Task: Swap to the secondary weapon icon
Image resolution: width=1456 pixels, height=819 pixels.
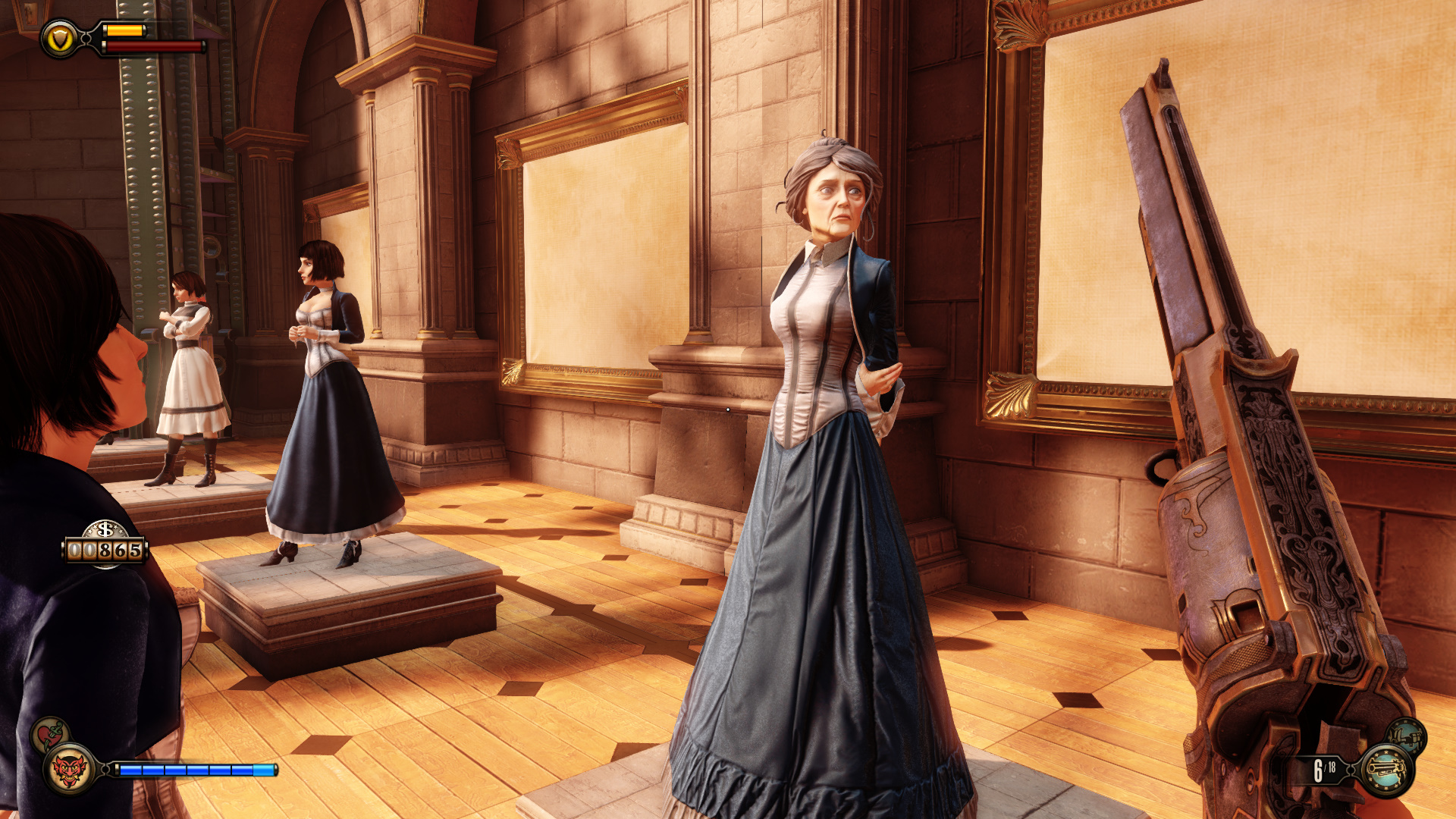Action: [x=1407, y=736]
